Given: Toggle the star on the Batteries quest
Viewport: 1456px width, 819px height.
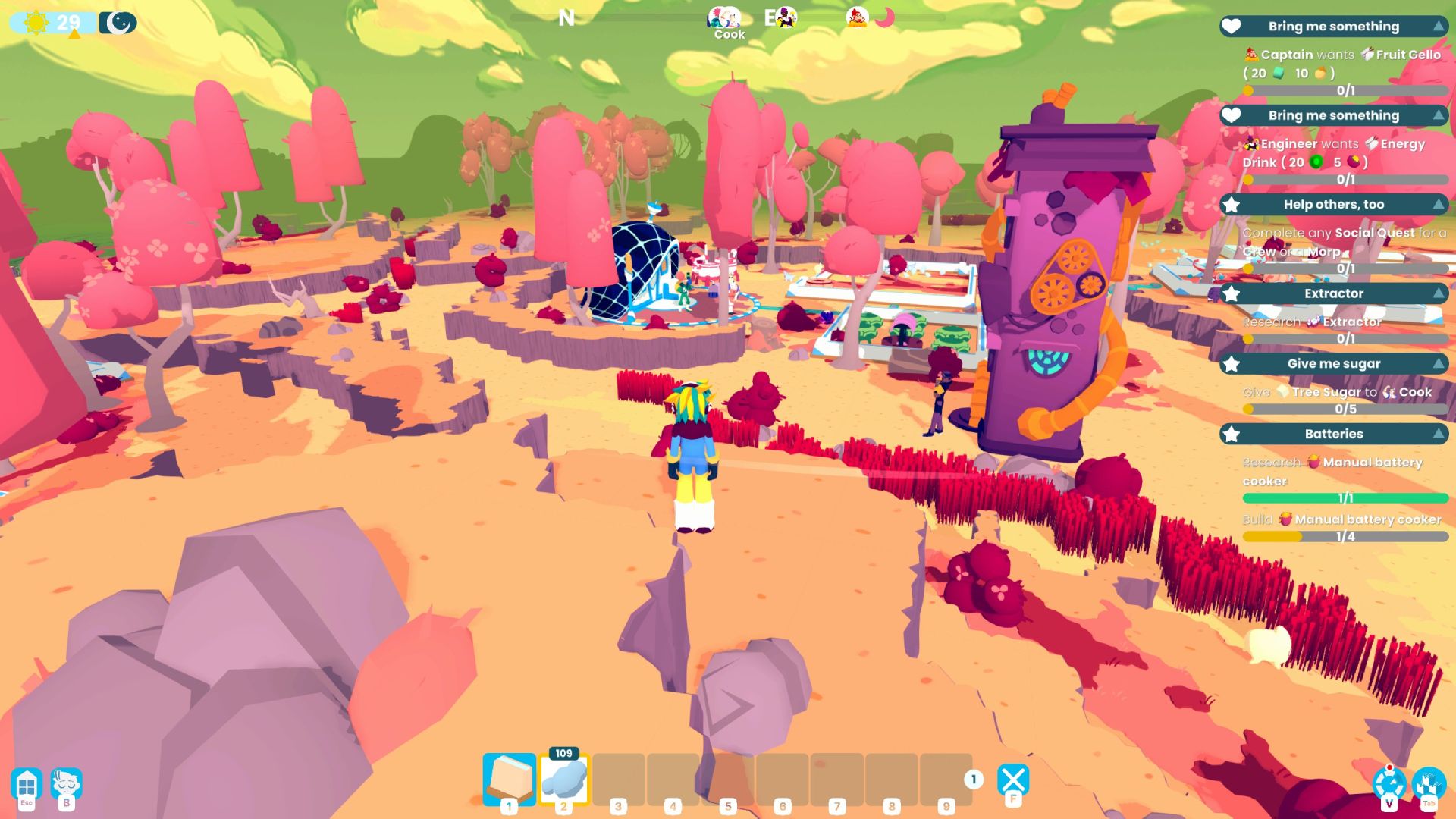Looking at the screenshot, I should click(x=1231, y=435).
